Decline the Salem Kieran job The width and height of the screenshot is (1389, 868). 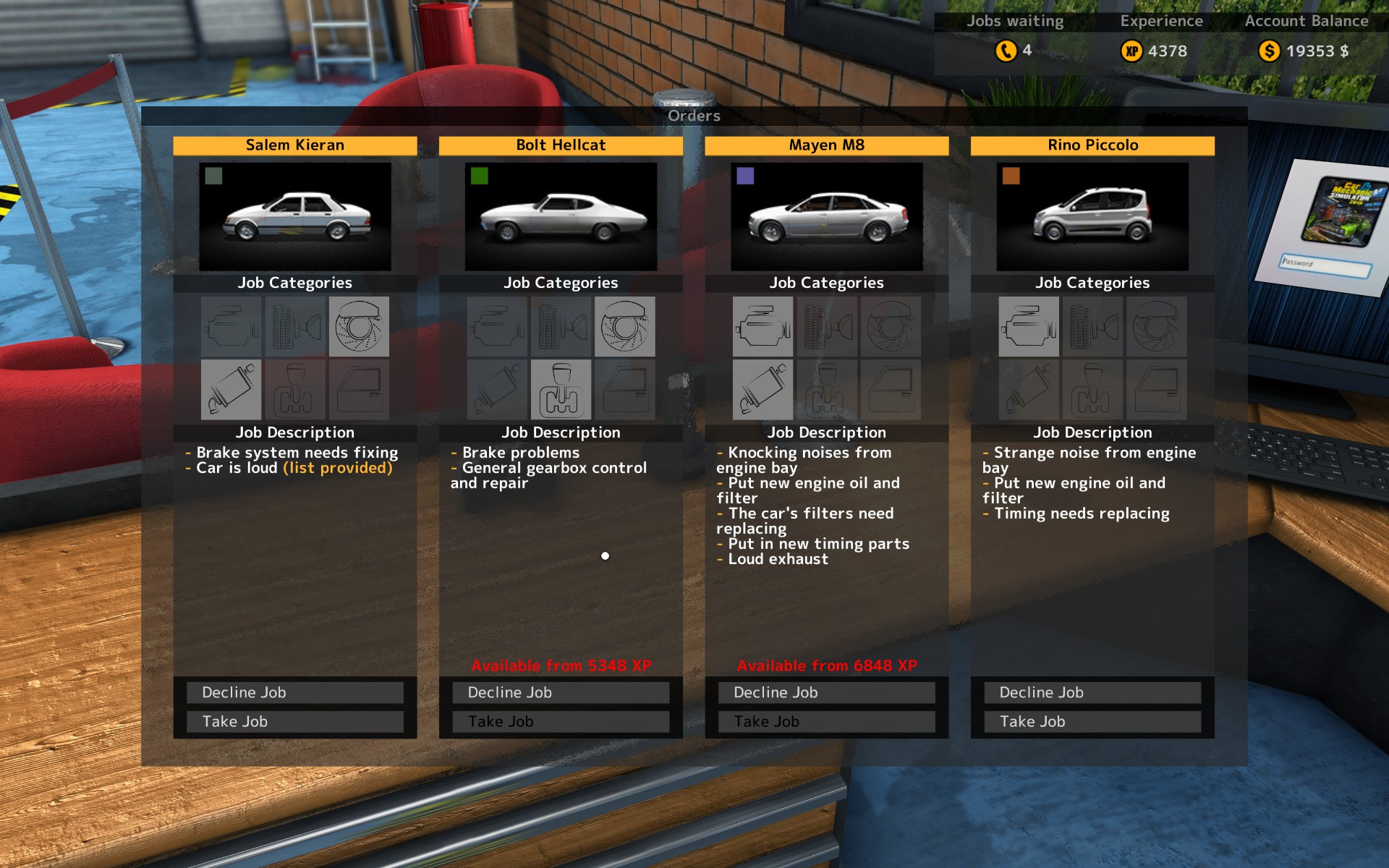click(294, 692)
